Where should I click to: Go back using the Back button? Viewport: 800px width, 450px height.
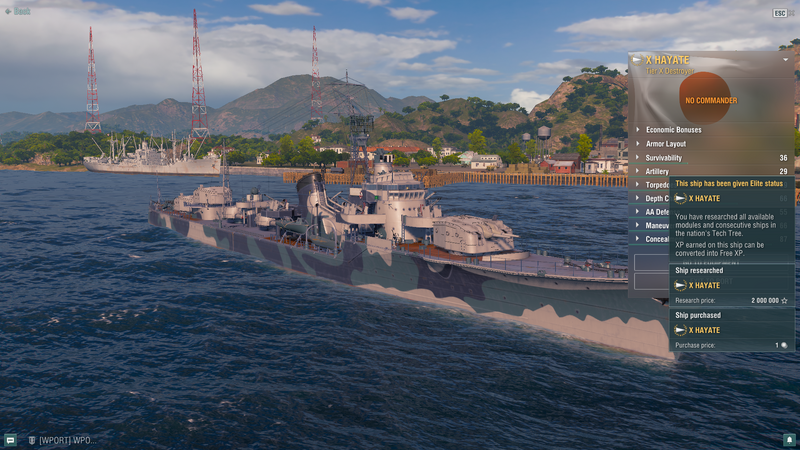pyautogui.click(x=18, y=11)
